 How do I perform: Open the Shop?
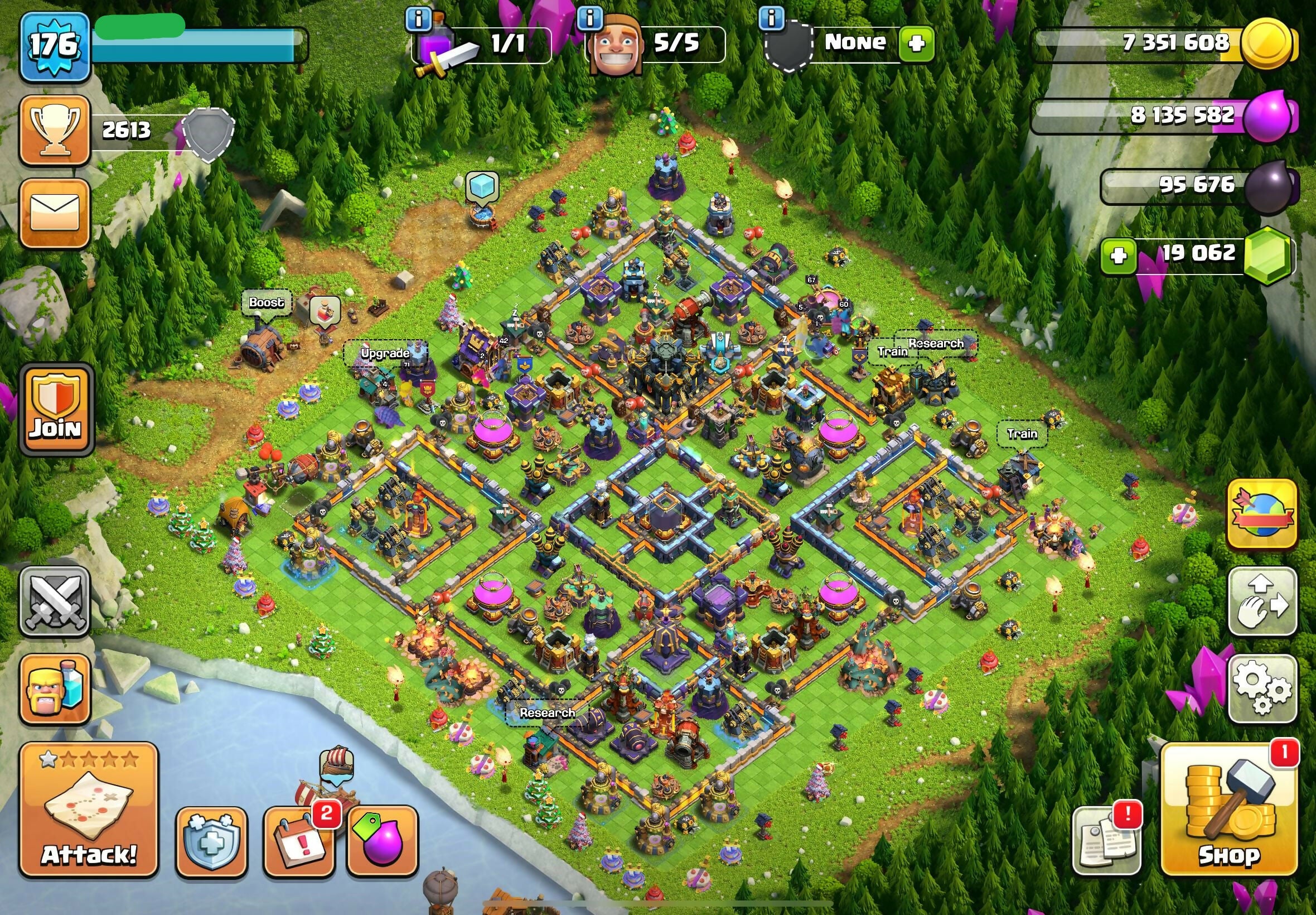[1230, 810]
